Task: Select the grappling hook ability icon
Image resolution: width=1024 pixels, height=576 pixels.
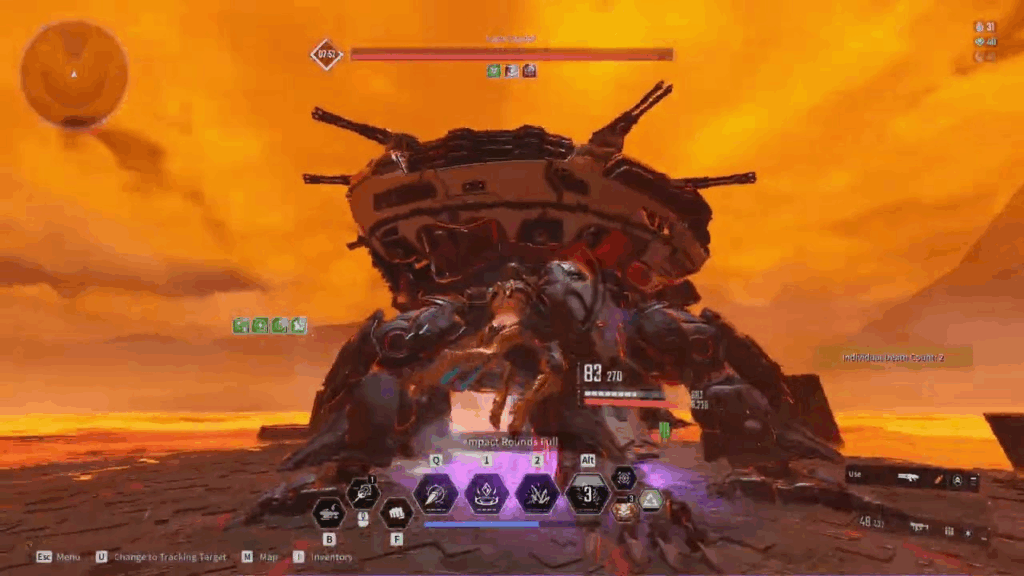Action: (362, 492)
